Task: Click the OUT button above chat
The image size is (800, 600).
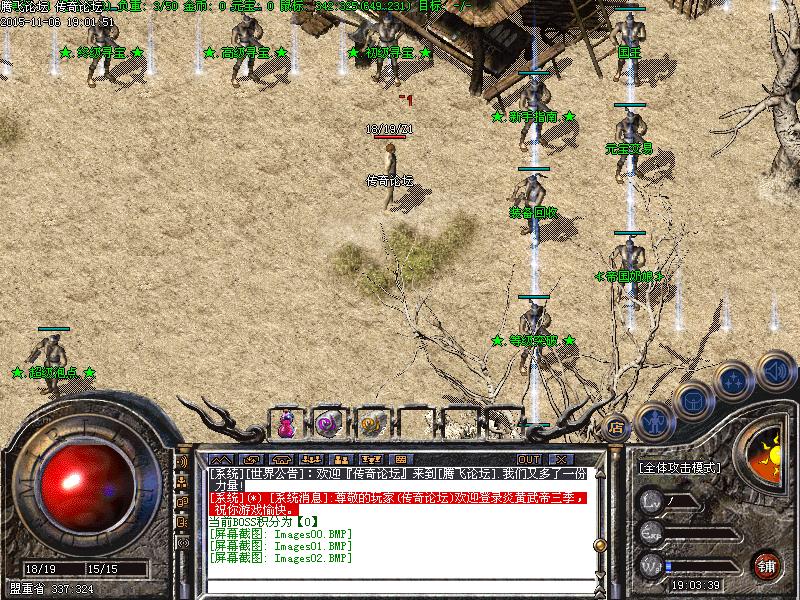Action: pyautogui.click(x=515, y=459)
